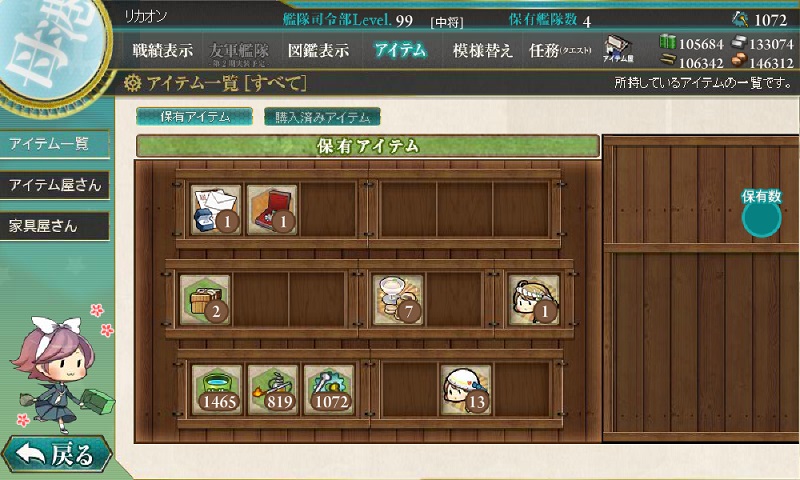Image resolution: width=800 pixels, height=480 pixels.
Task: Open the 模様替え redecorate menu
Action: coord(482,51)
